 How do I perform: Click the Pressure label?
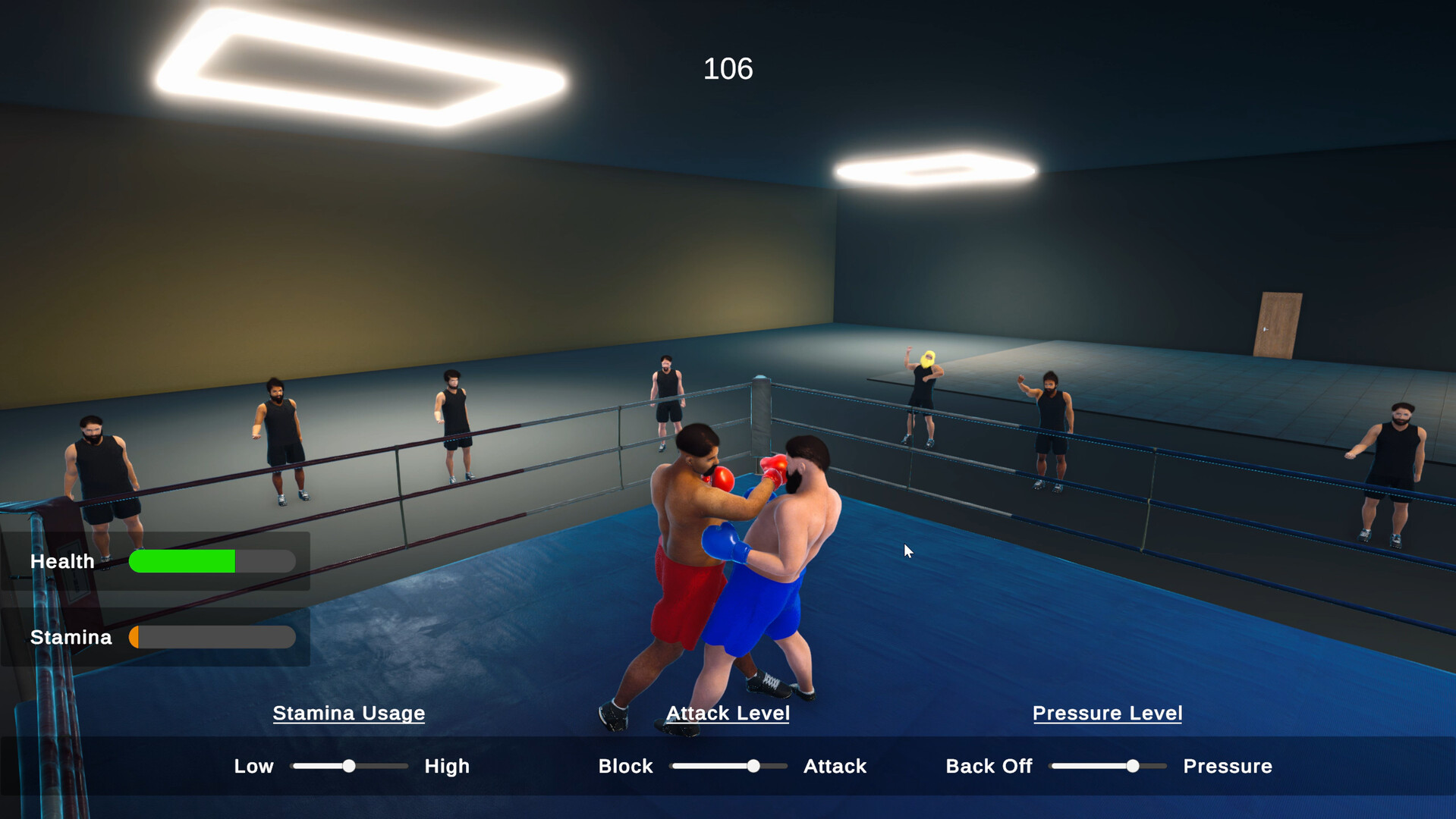click(x=1227, y=766)
